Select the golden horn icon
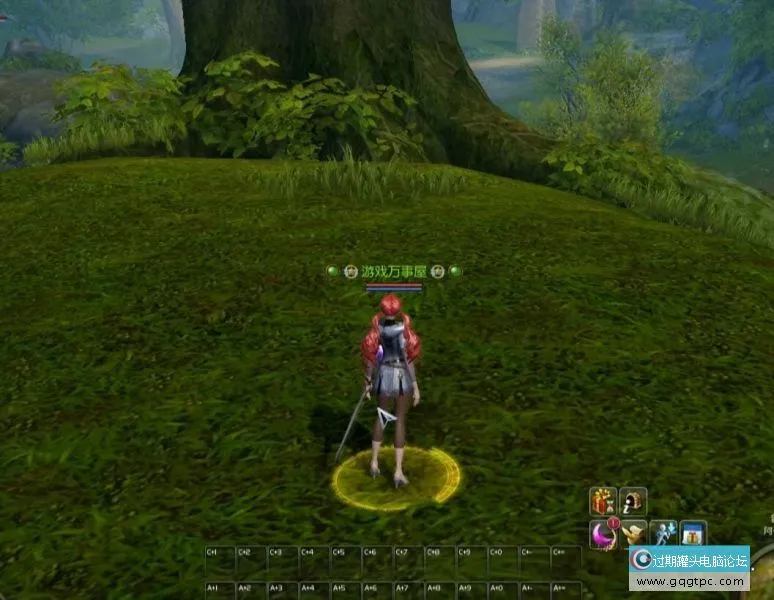 [x=633, y=534]
